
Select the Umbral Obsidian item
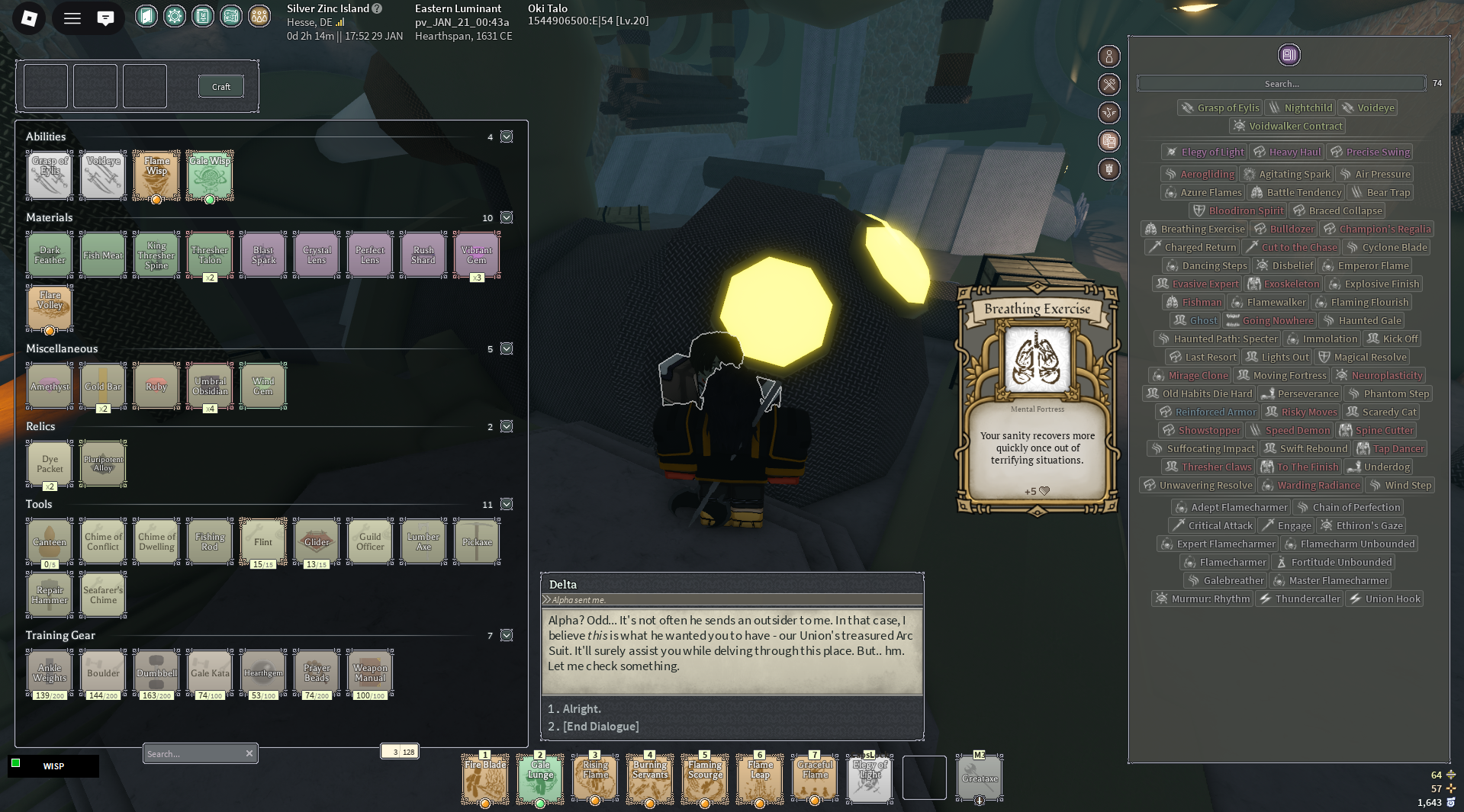click(210, 386)
